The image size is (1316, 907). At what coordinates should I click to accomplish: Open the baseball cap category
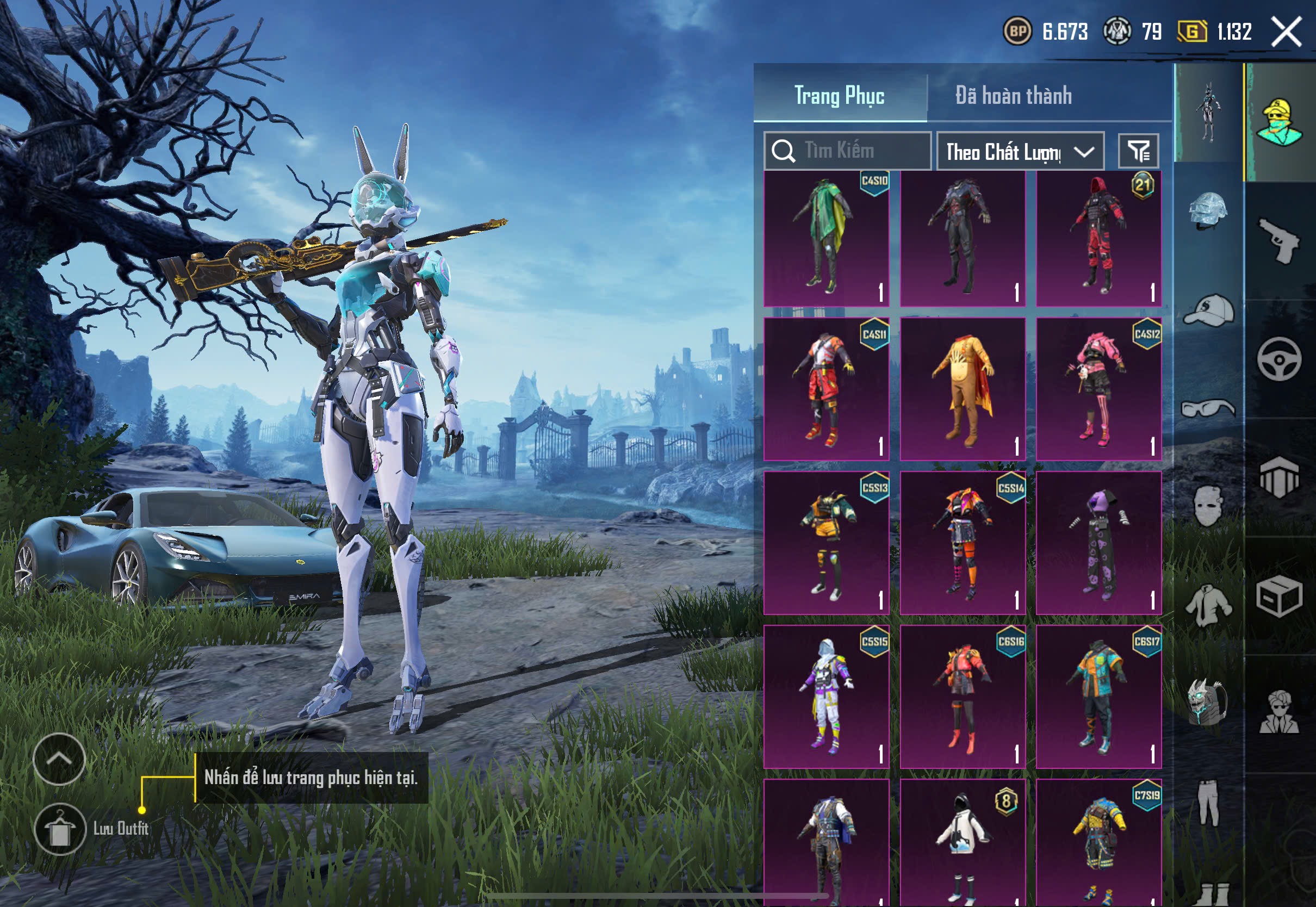[1208, 310]
